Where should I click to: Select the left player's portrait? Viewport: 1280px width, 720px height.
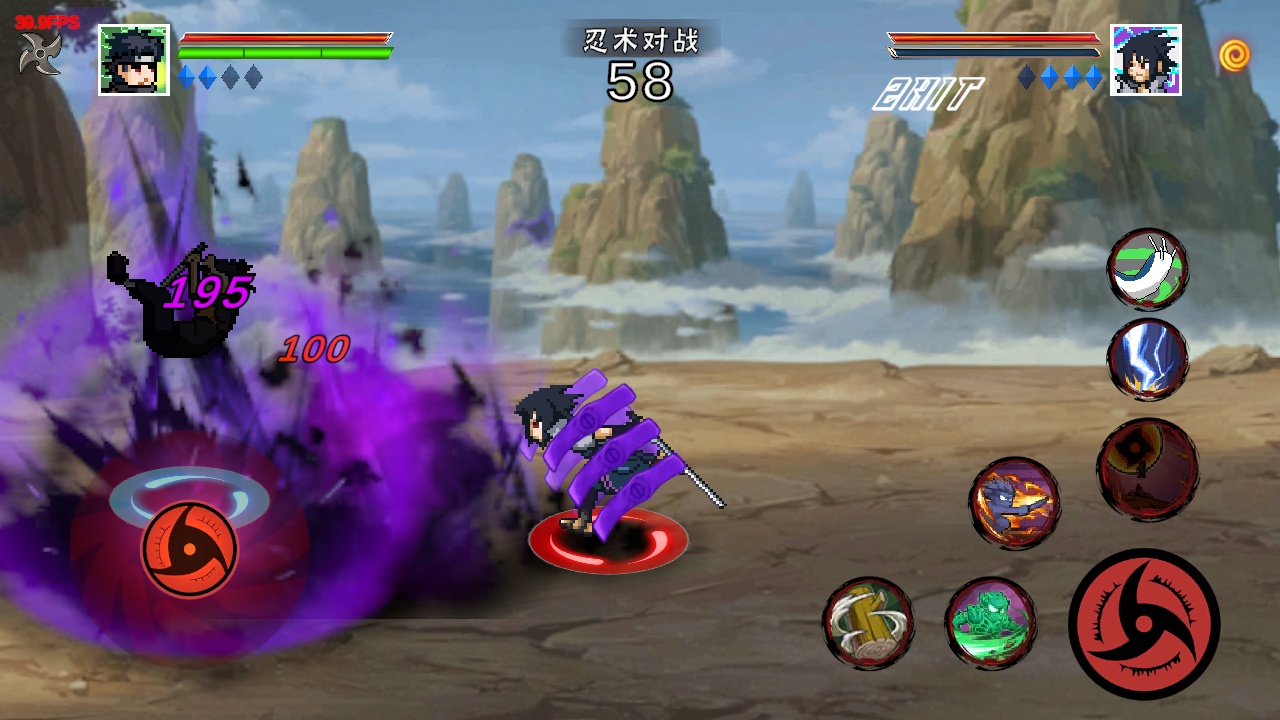pyautogui.click(x=134, y=60)
